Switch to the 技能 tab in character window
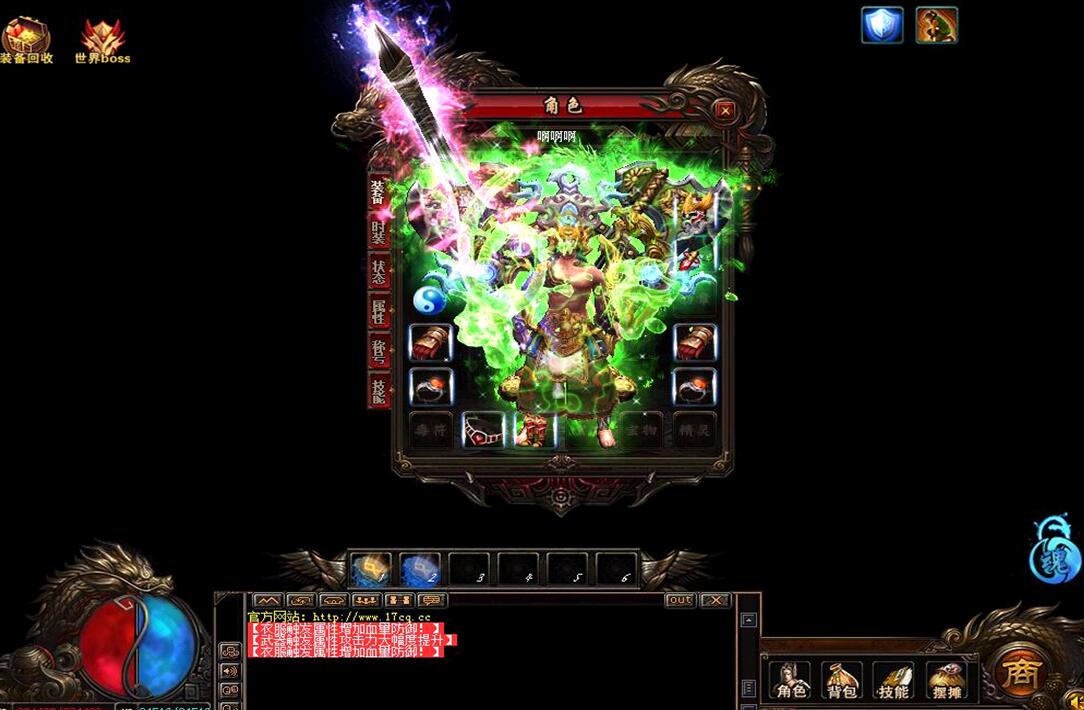 [378, 390]
